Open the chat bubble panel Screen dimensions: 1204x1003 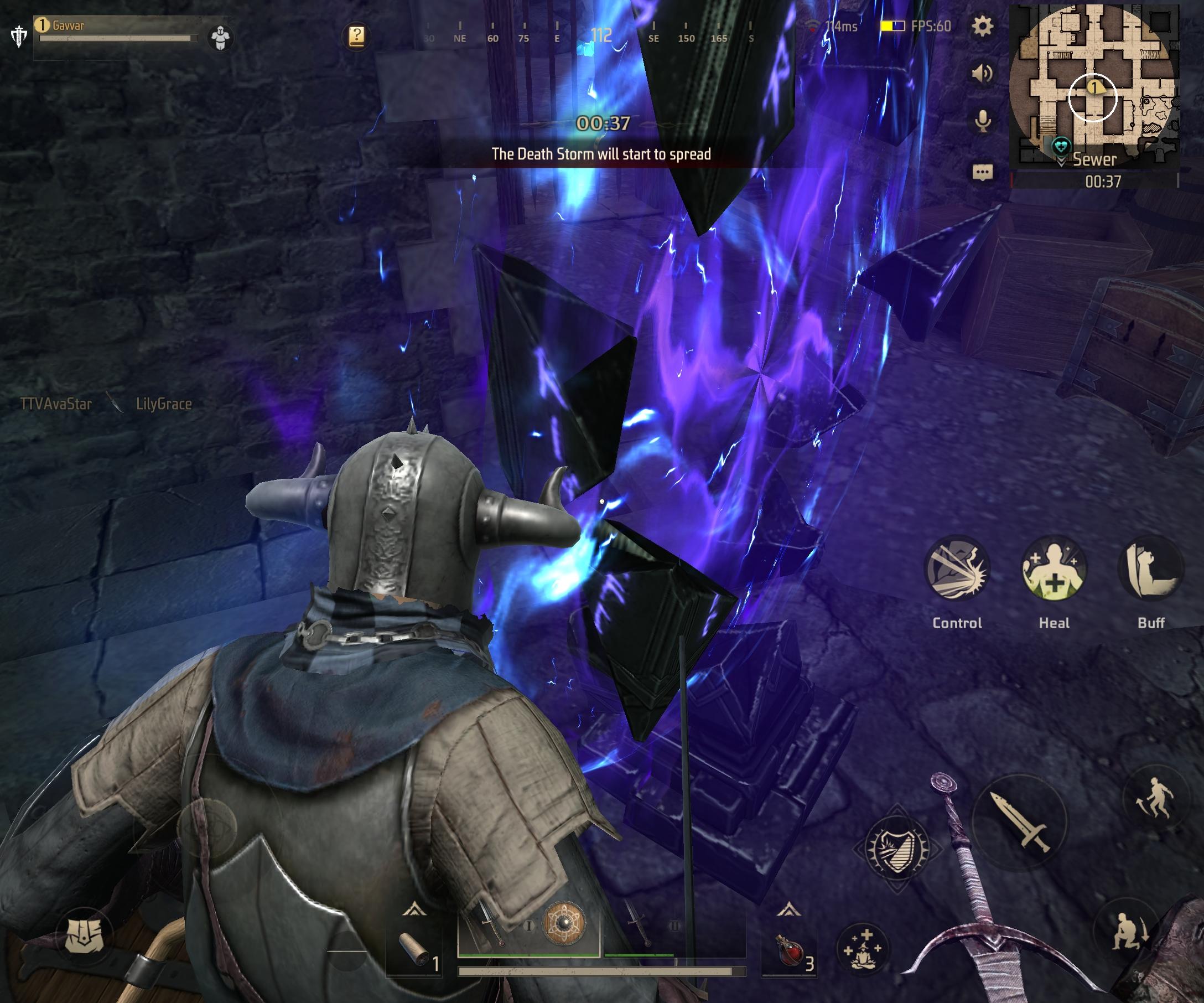[x=982, y=172]
